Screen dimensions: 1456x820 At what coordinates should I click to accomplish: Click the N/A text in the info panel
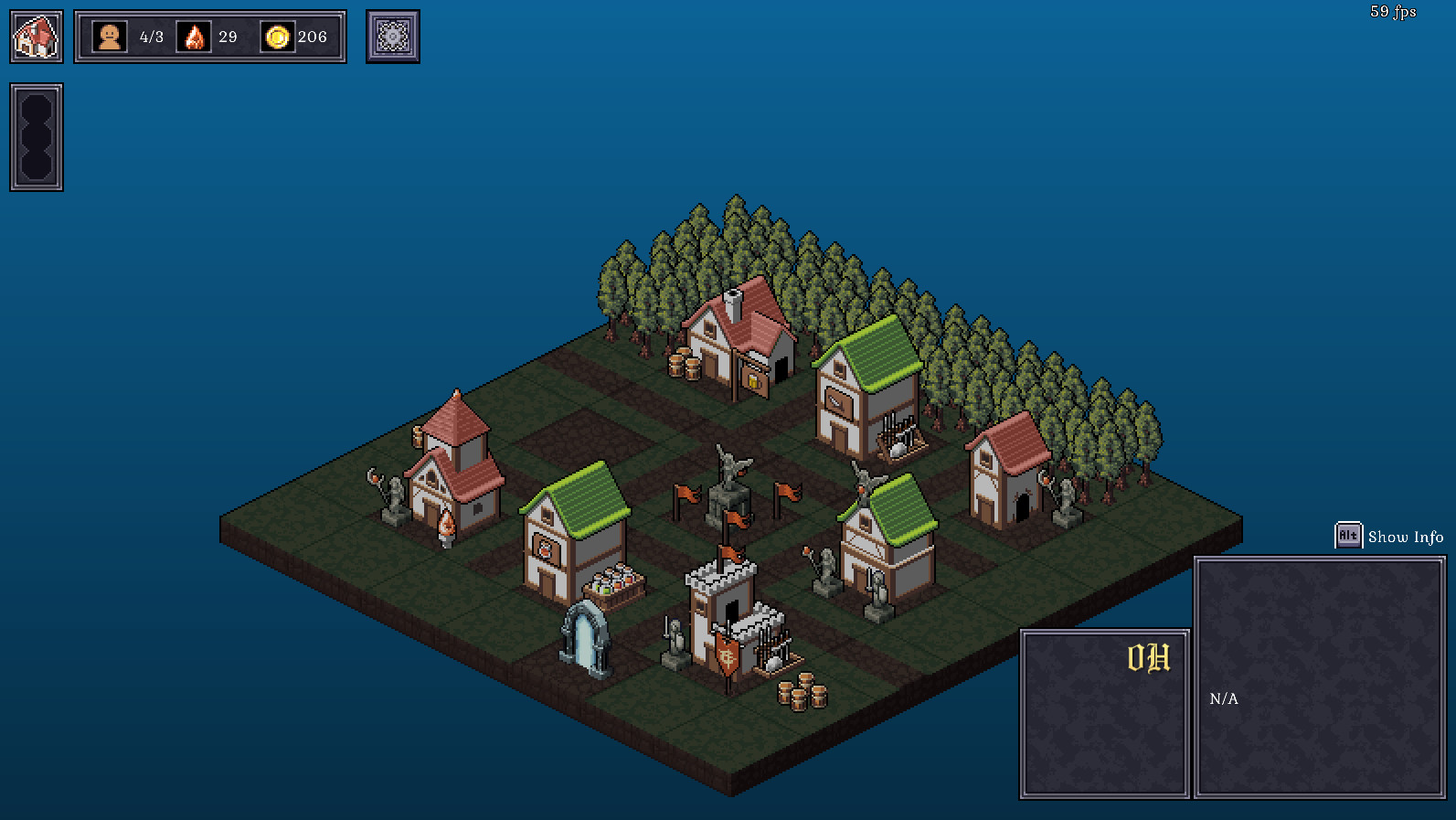[x=1223, y=700]
